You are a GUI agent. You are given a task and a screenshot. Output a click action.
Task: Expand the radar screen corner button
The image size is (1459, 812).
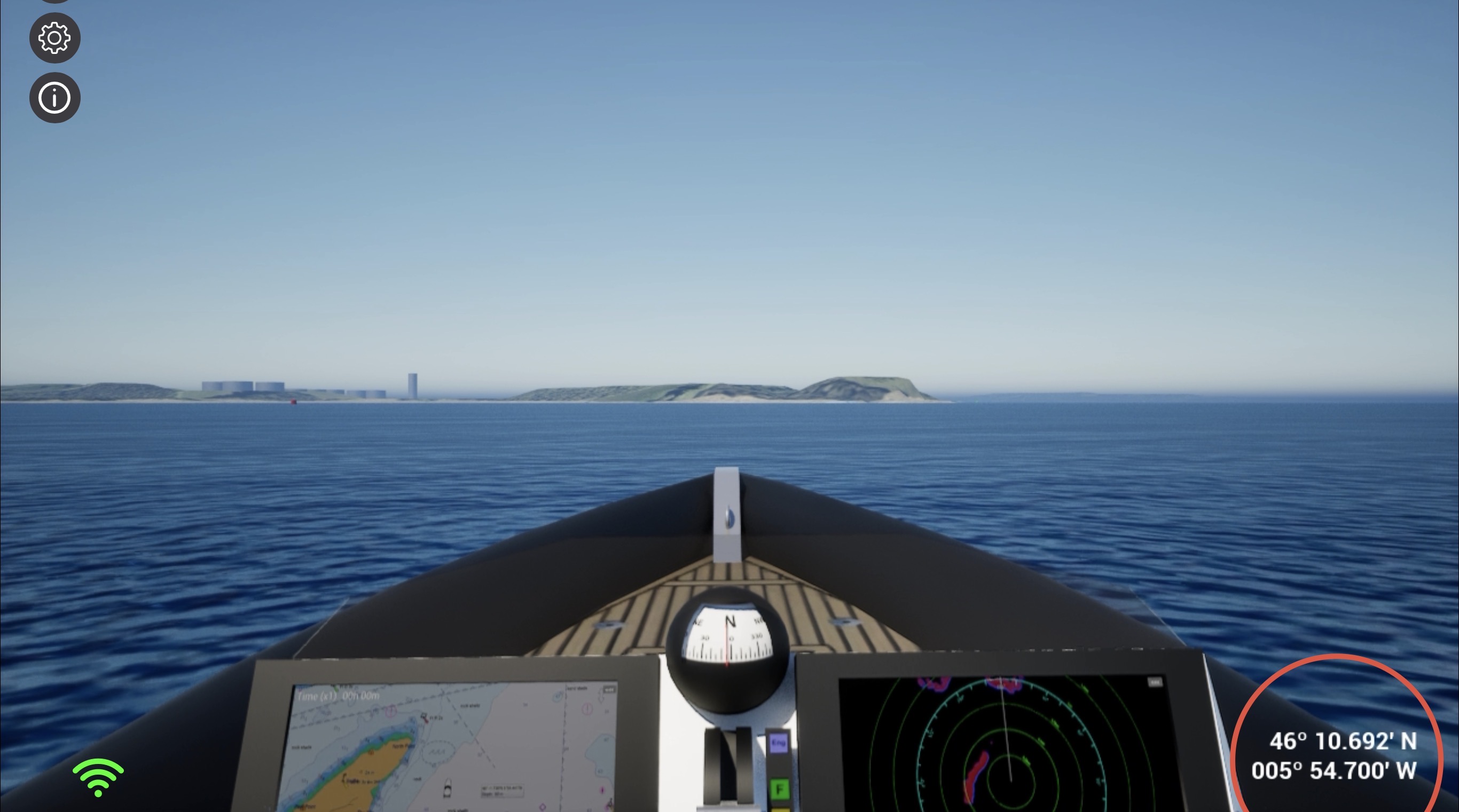point(1154,682)
